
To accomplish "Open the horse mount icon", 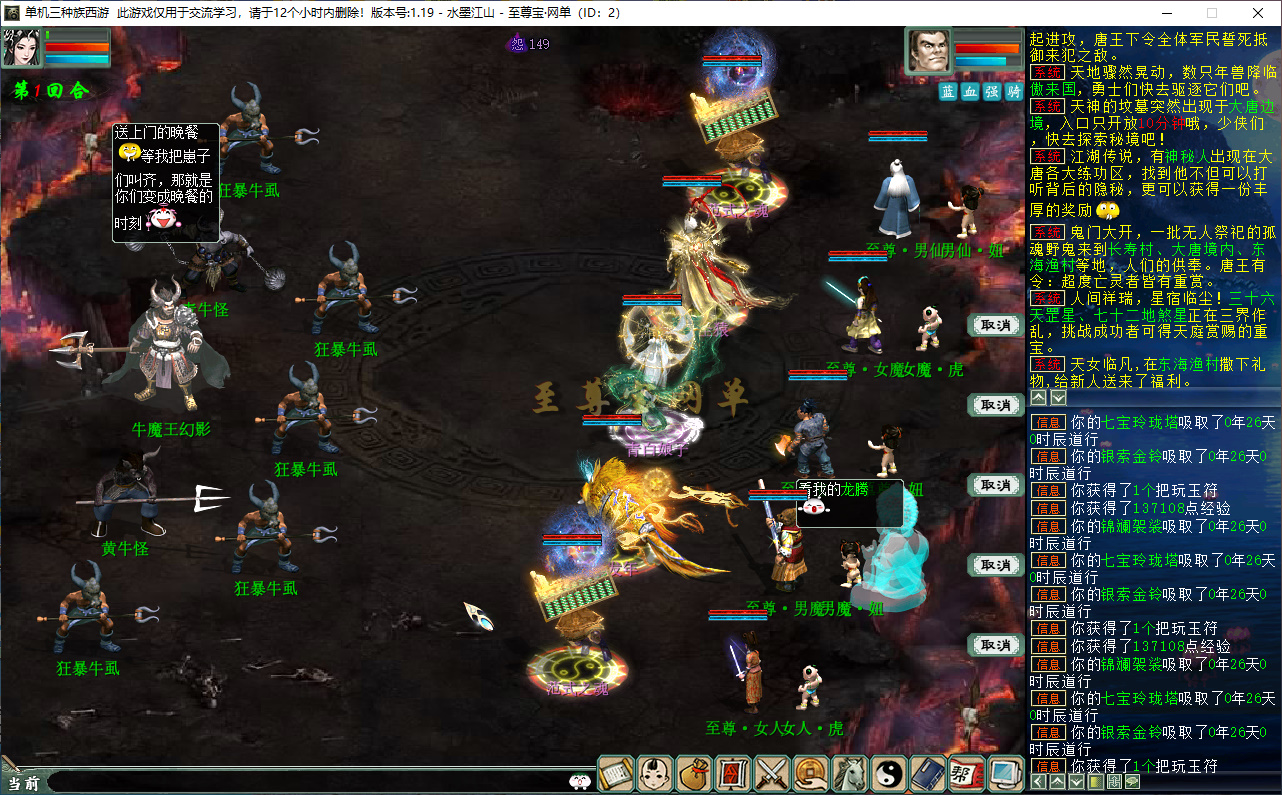I will click(x=850, y=773).
